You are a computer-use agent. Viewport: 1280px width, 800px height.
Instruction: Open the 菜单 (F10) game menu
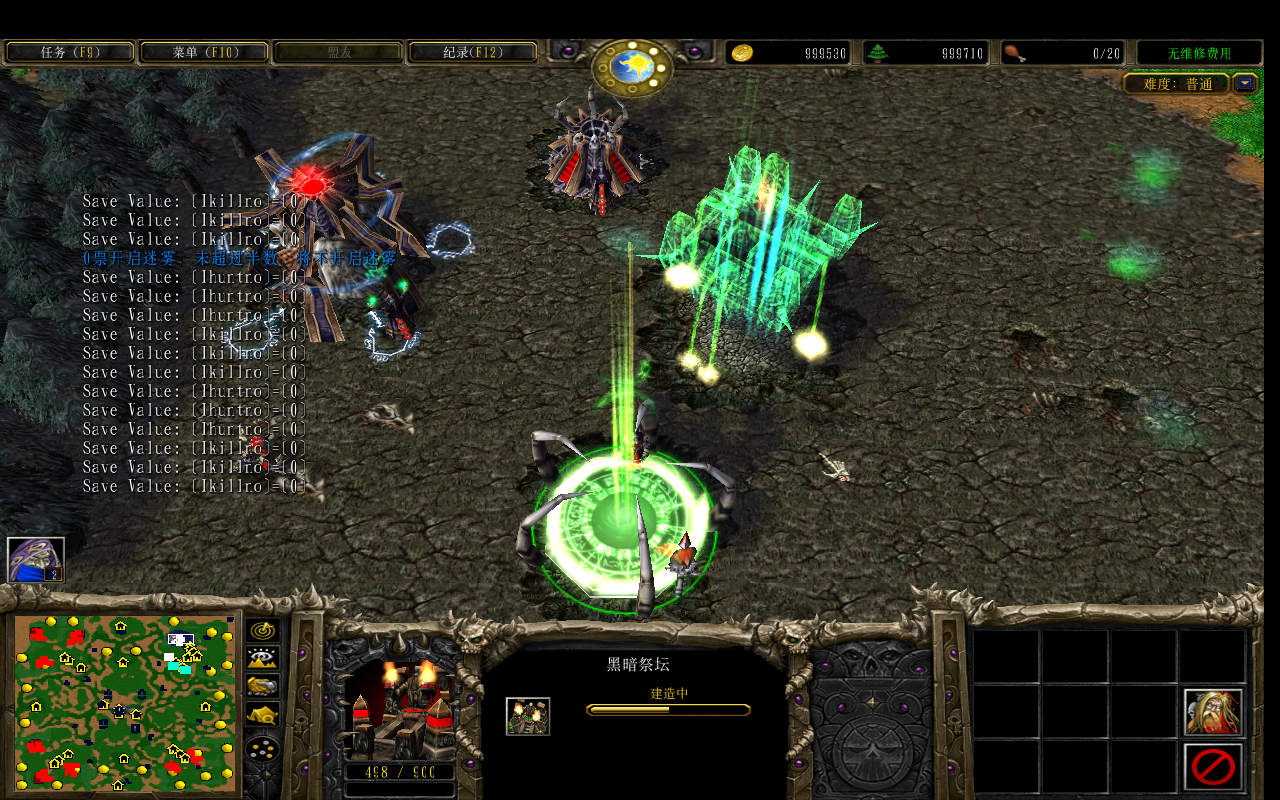[204, 52]
